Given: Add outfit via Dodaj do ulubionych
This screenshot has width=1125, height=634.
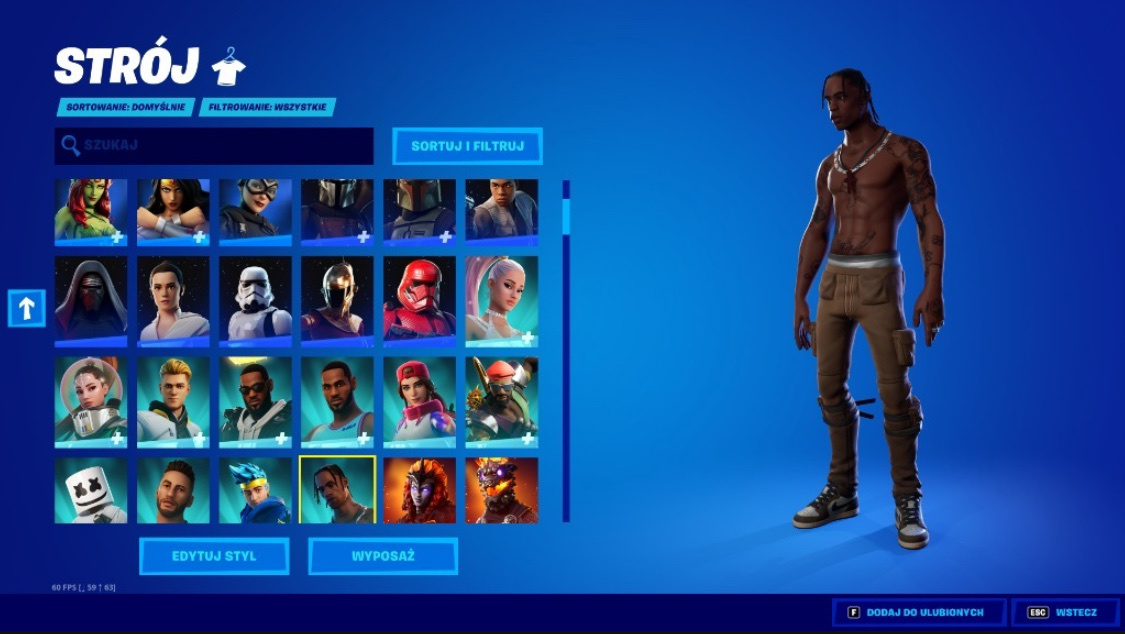Looking at the screenshot, I should coord(918,612).
